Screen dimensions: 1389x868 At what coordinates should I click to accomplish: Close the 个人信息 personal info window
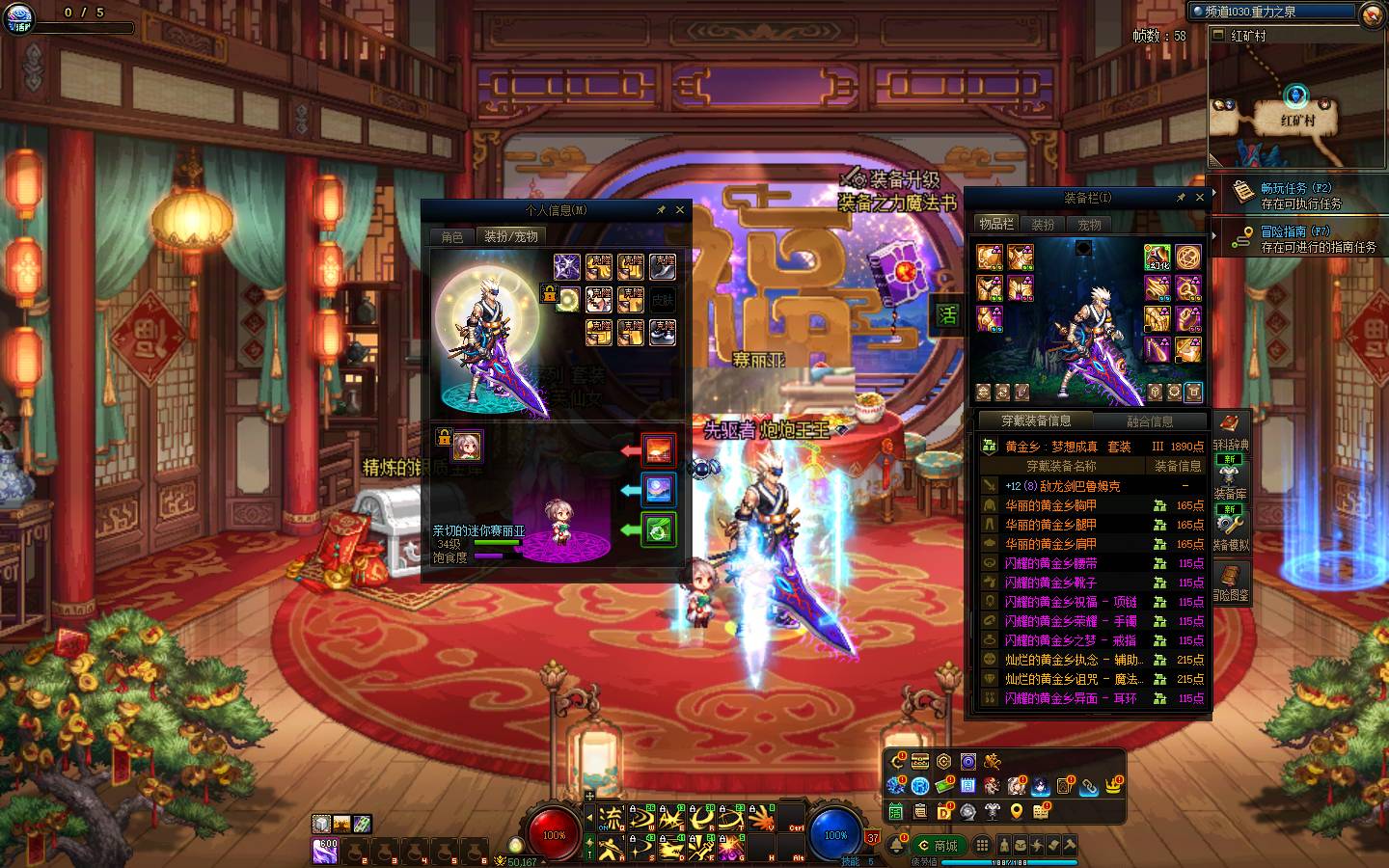point(680,210)
